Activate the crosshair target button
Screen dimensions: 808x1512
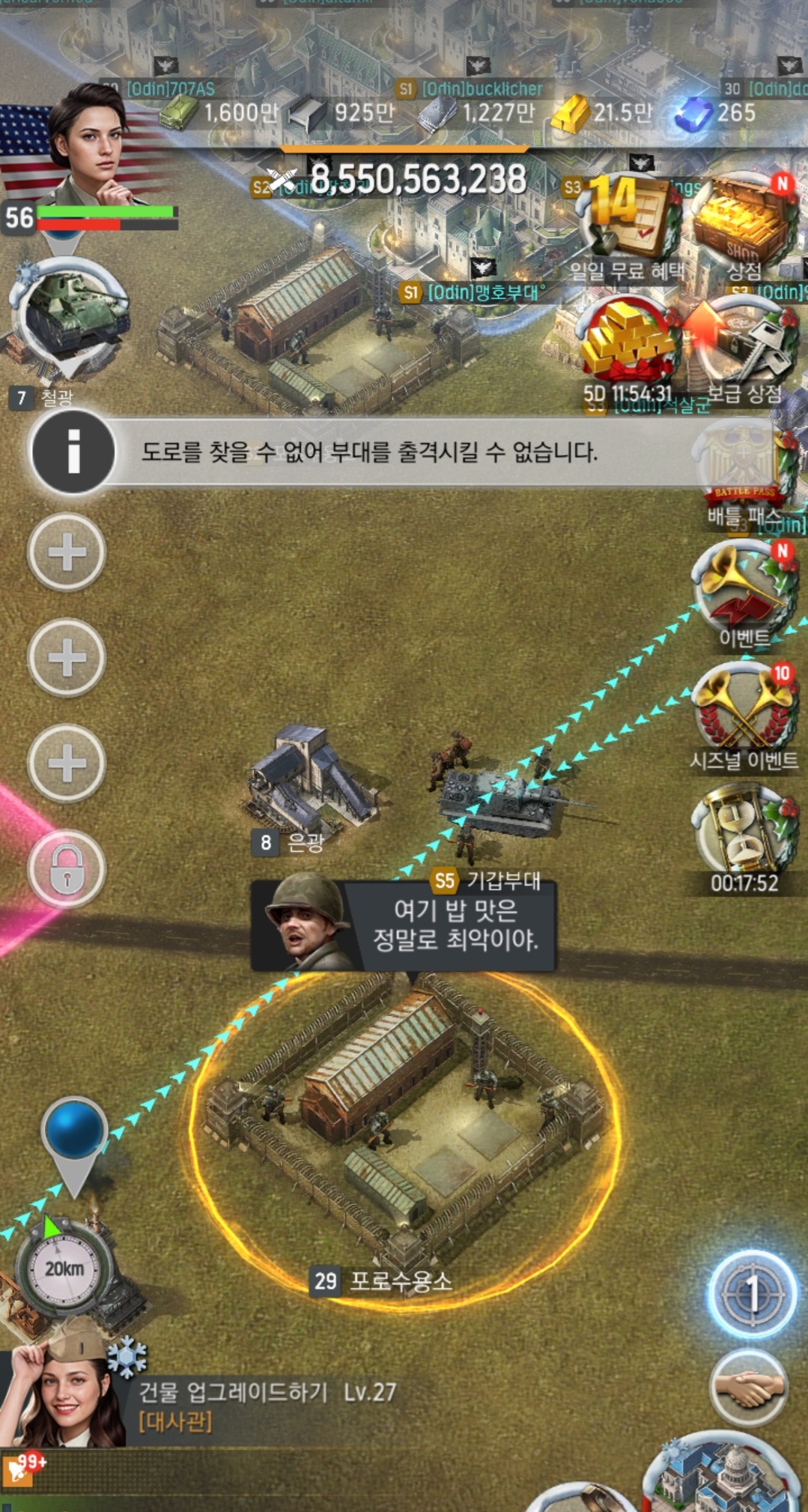coord(751,1292)
